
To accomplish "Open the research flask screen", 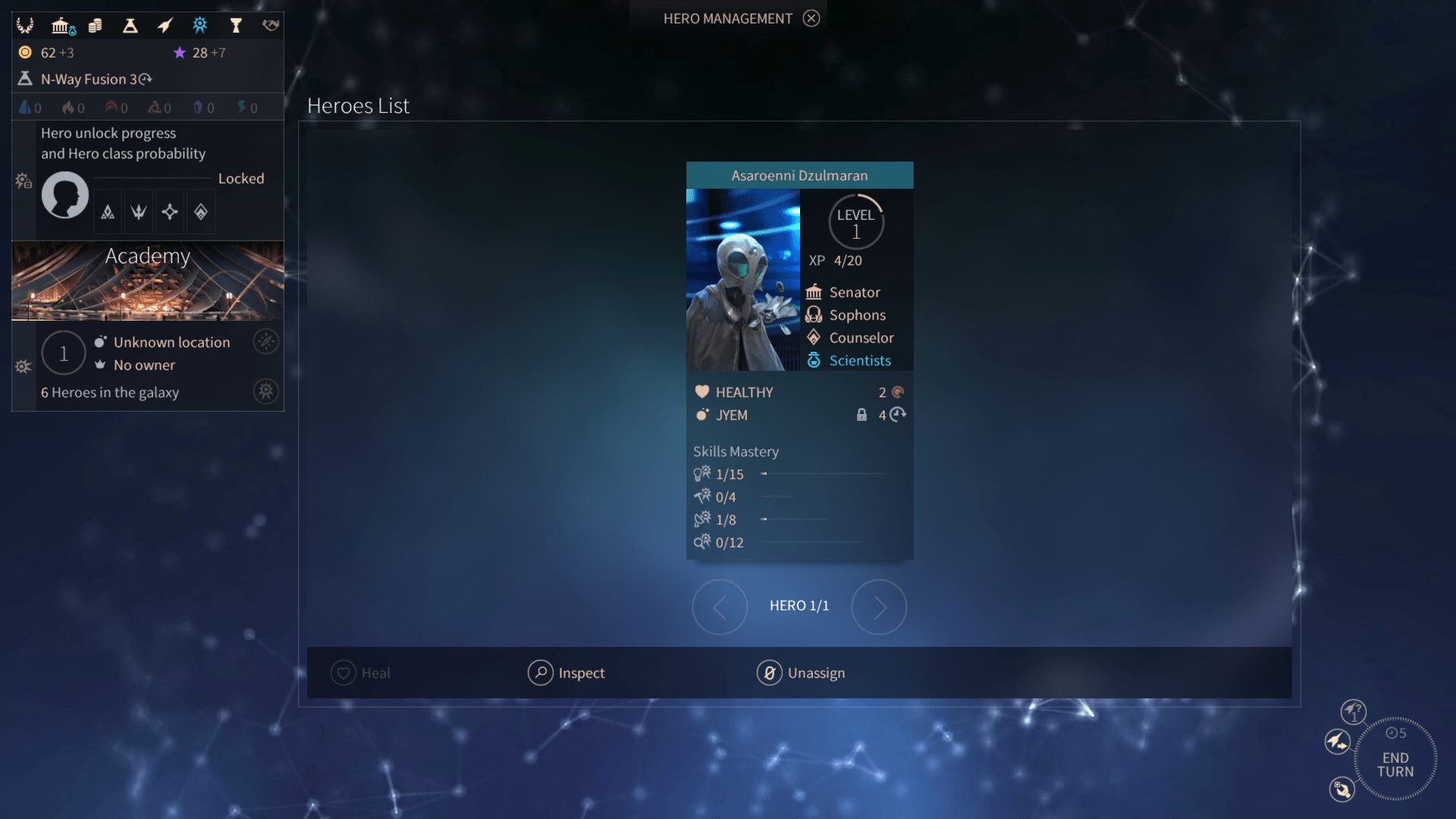I will coord(130,26).
